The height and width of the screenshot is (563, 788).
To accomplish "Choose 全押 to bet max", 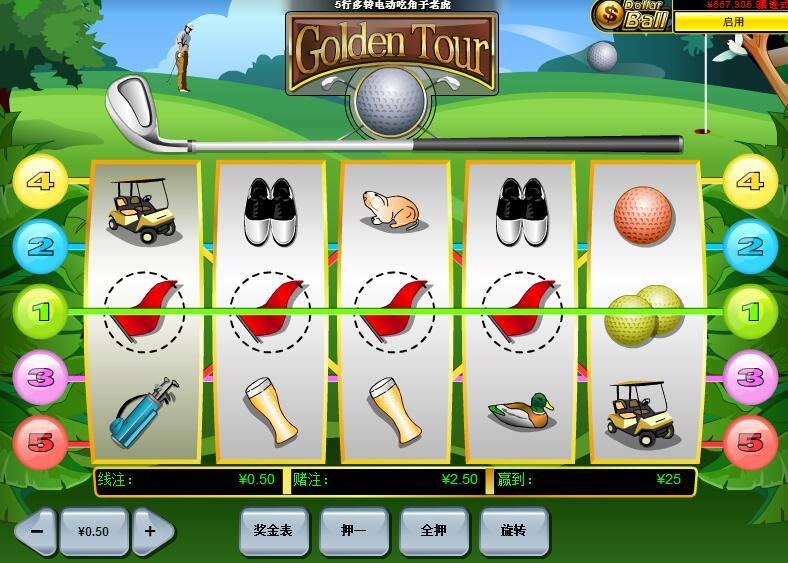I will [x=434, y=530].
